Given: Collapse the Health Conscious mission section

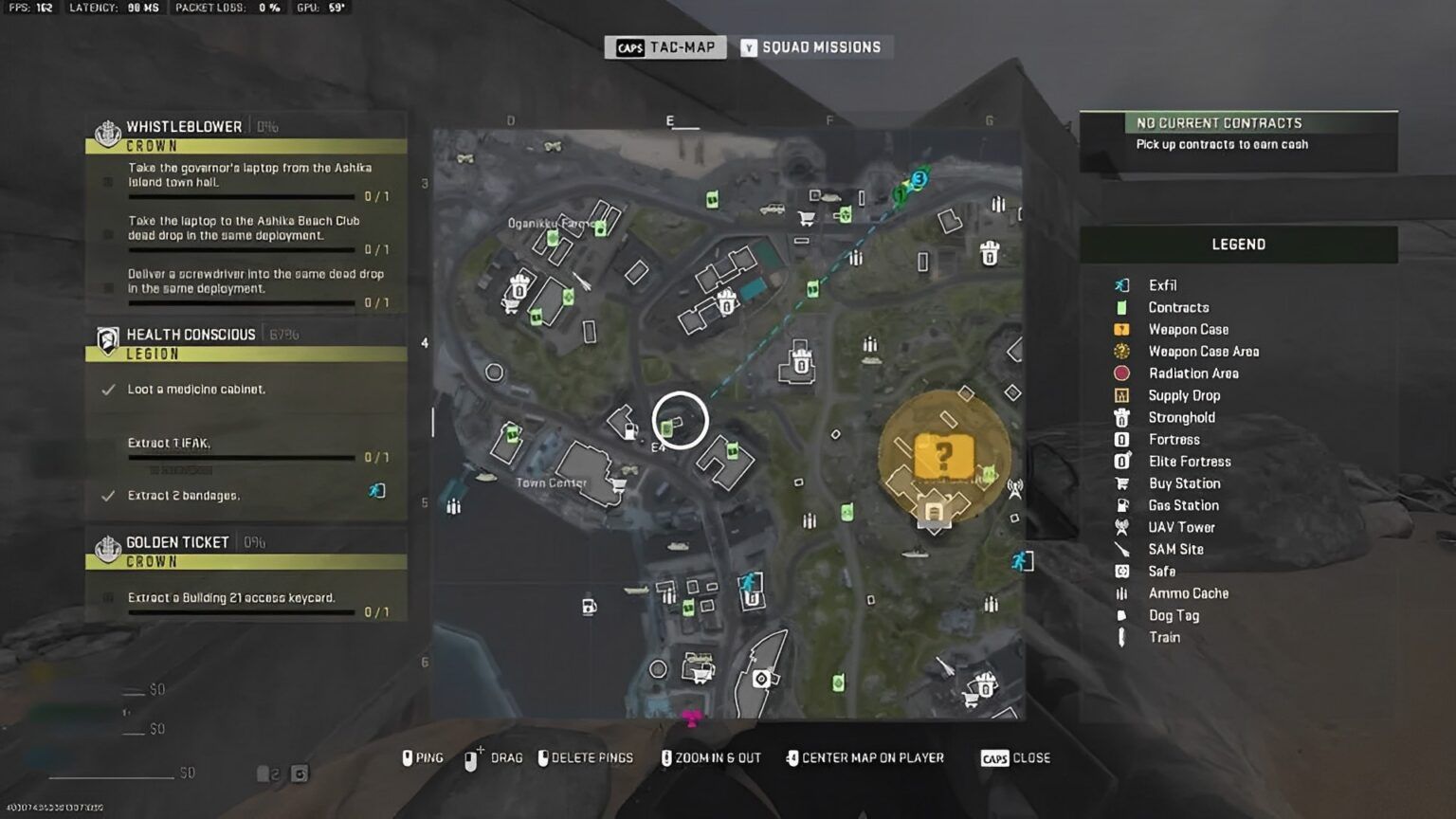Looking at the screenshot, I should (187, 334).
